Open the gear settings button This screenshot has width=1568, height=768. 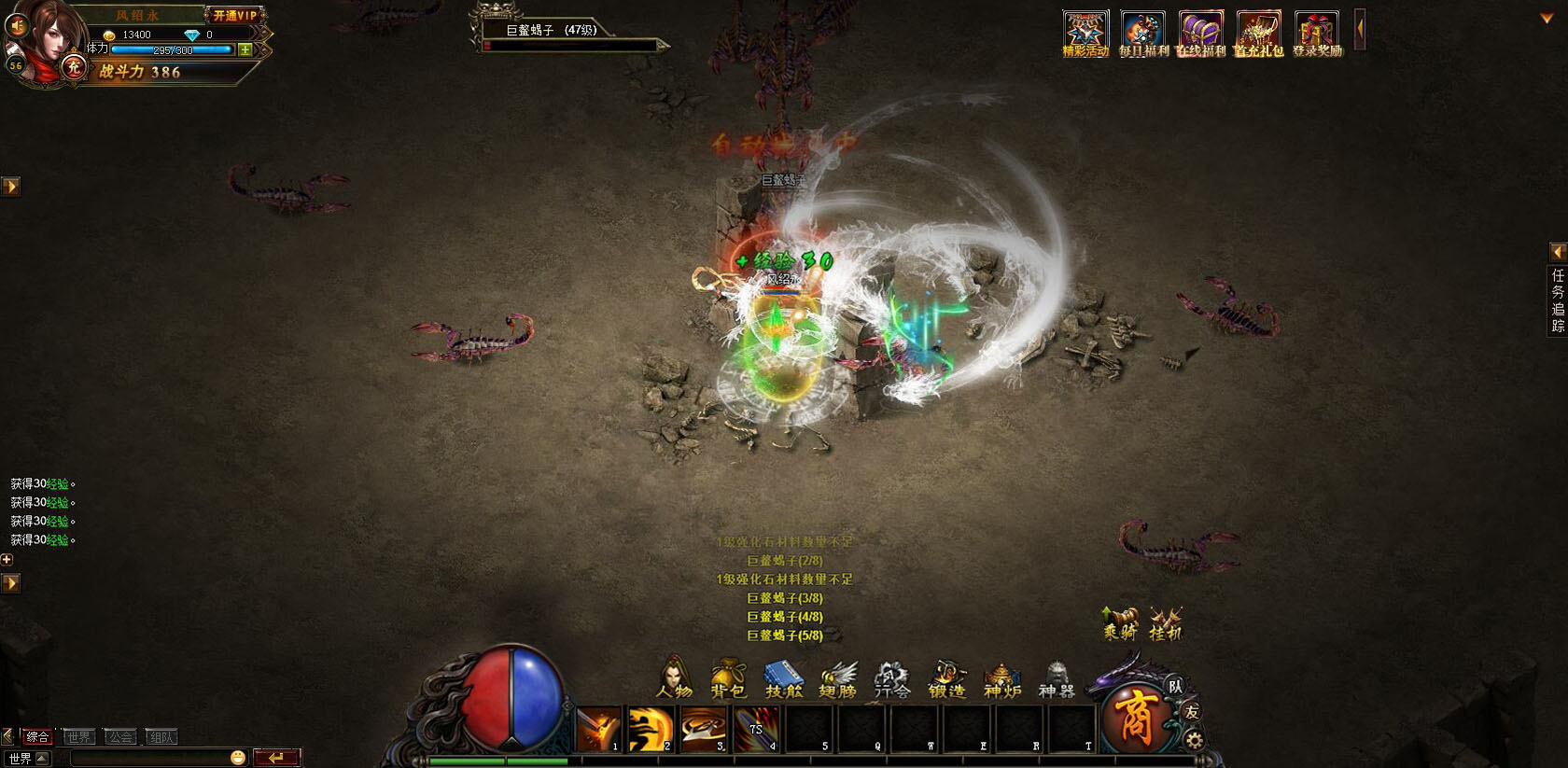coord(1194,741)
